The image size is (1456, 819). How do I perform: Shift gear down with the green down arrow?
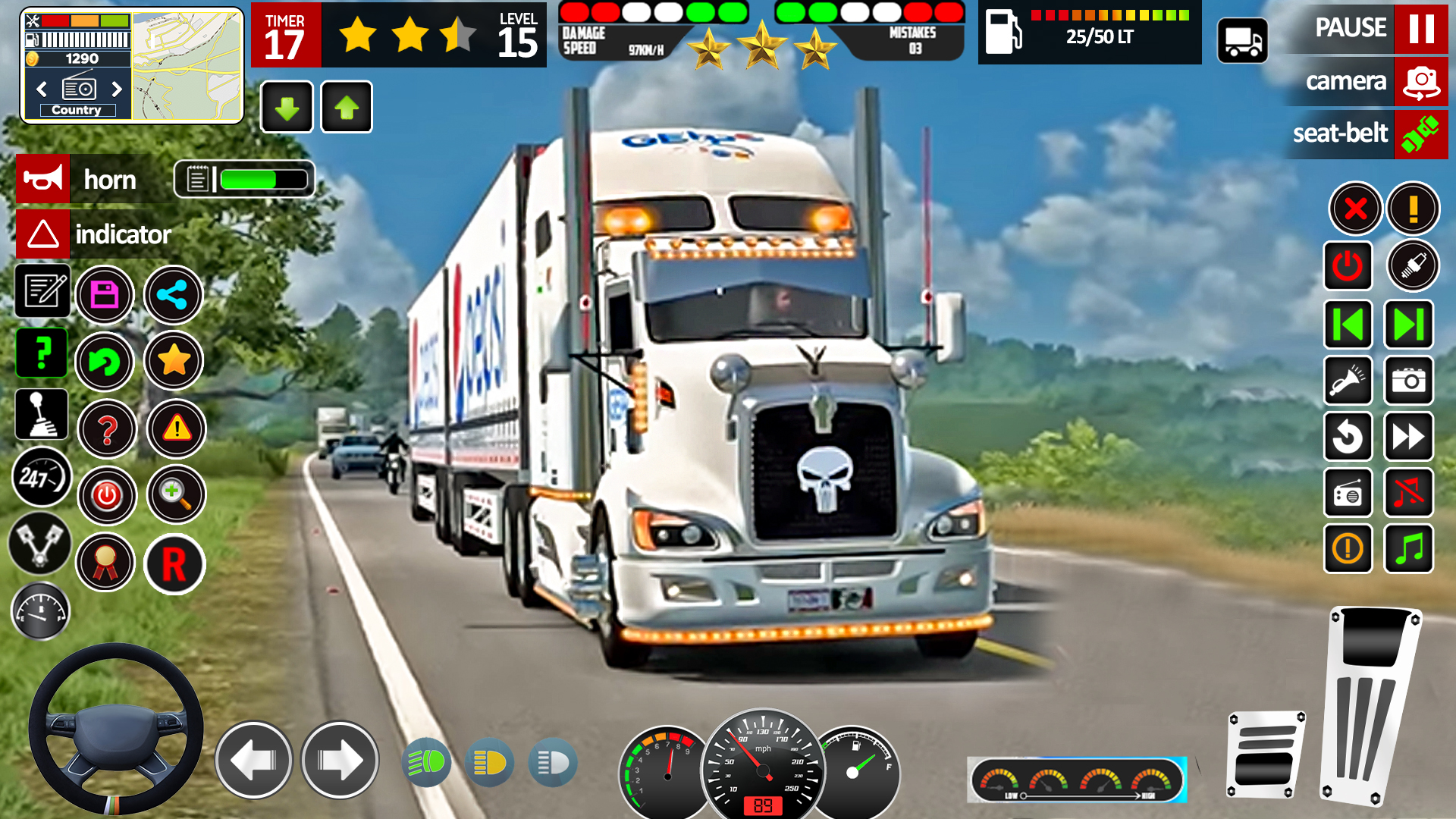[287, 107]
